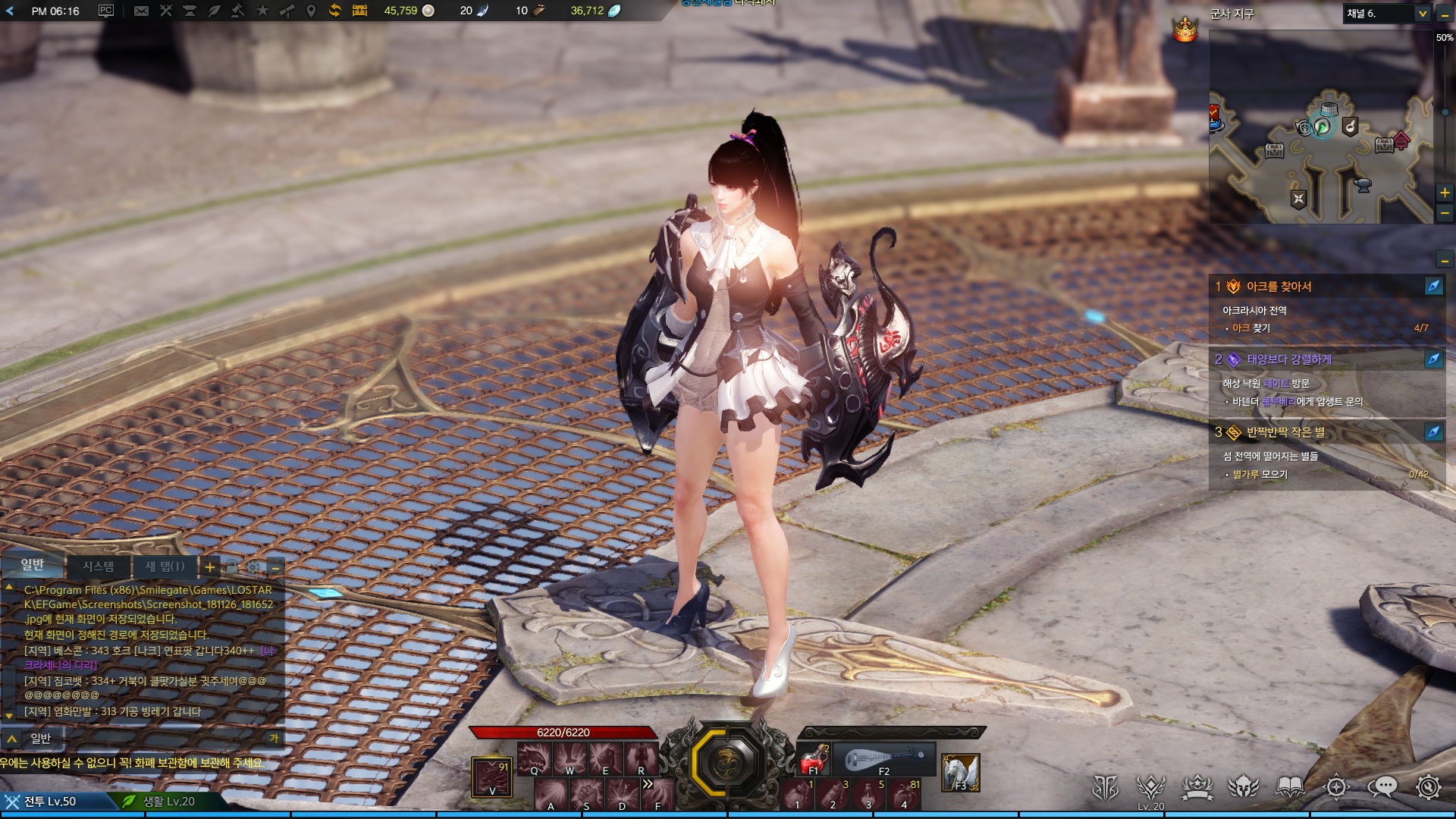
Task: Switch to the 일반 chat tab
Action: pyautogui.click(x=33, y=565)
